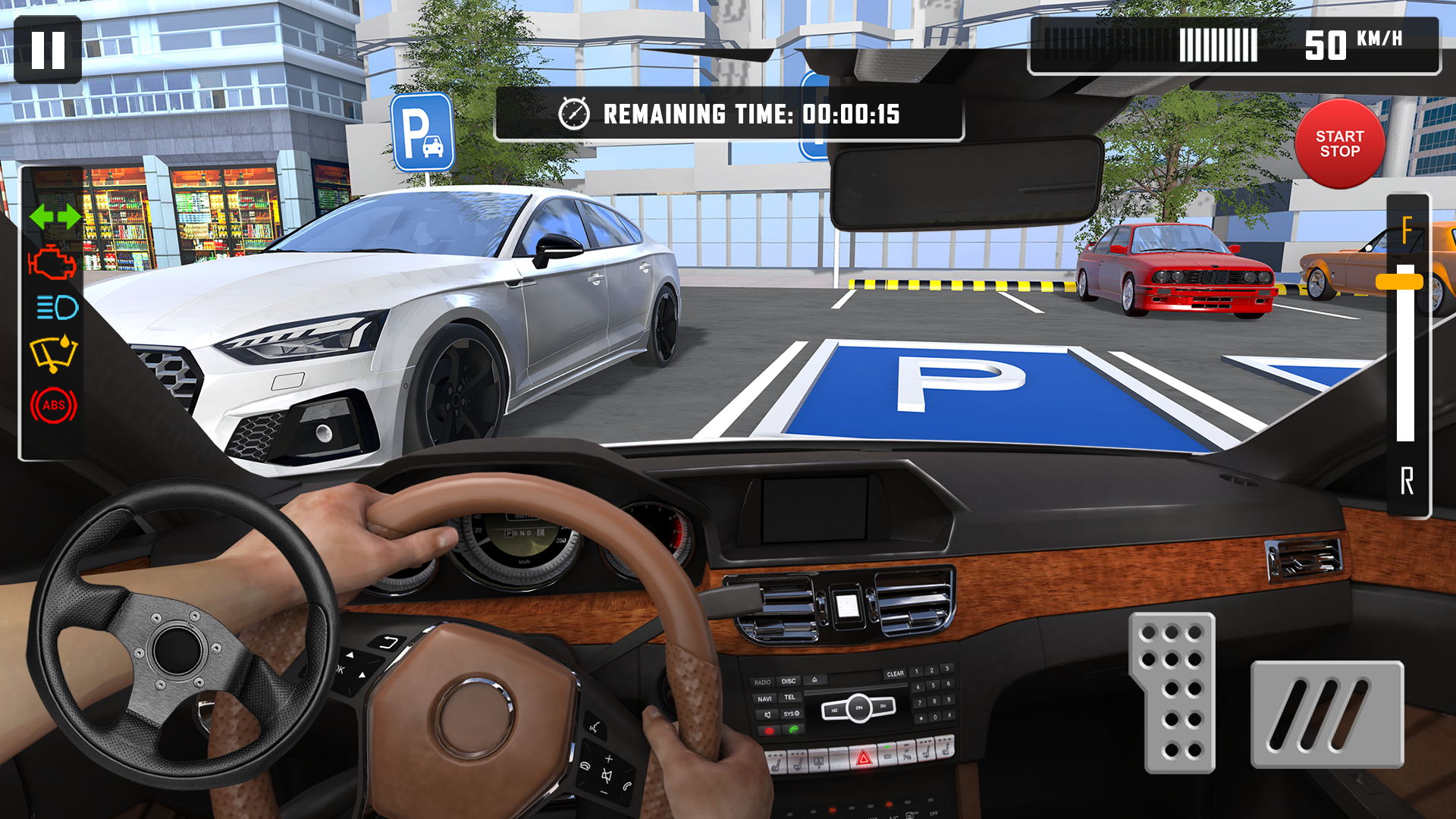Select the SYS button on the radio
1456x819 pixels.
791,714
